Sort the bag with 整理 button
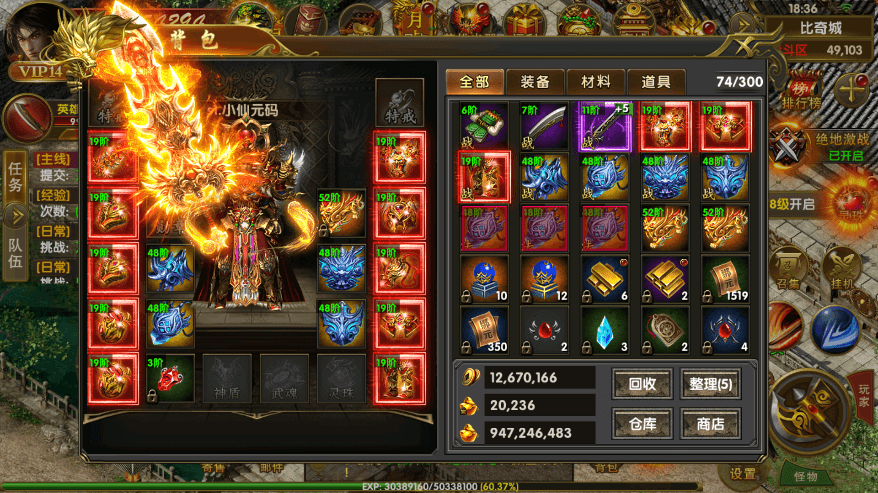Image resolution: width=878 pixels, height=493 pixels. tap(711, 381)
